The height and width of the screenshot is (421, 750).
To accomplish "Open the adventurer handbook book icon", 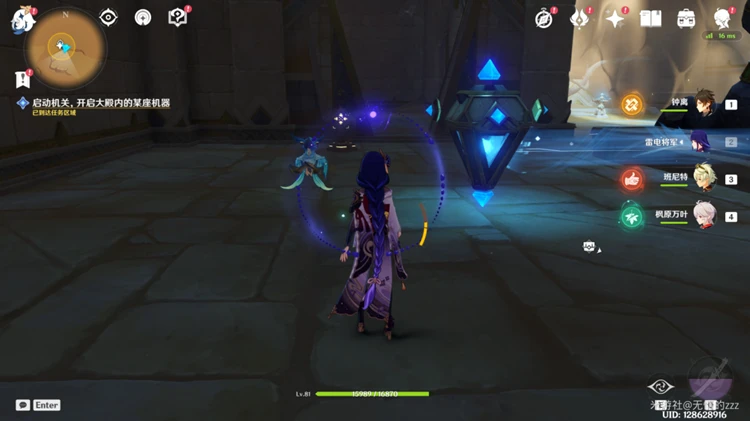I will [x=651, y=19].
